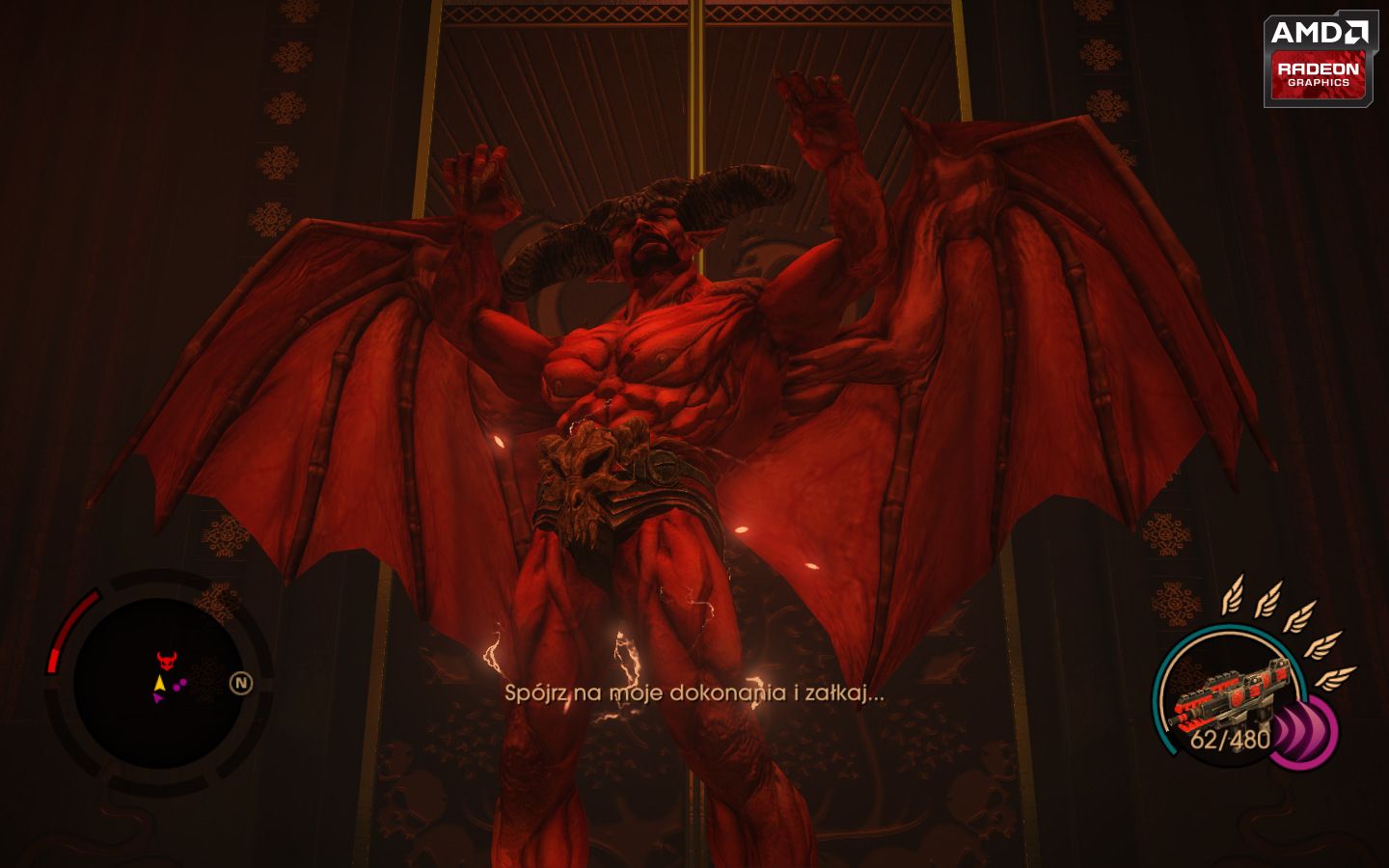Select the Radeon Graphics badge

click(x=1320, y=75)
